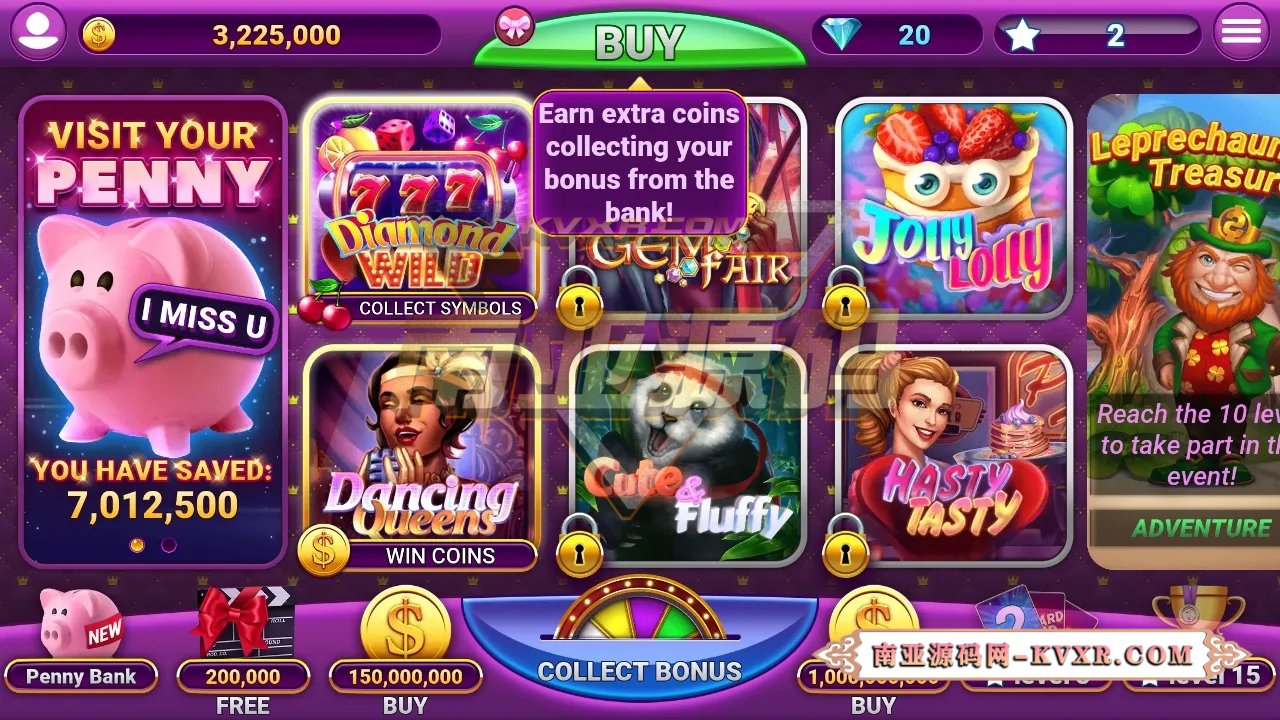Click the padlock on the Gem Fair game

coord(577,303)
